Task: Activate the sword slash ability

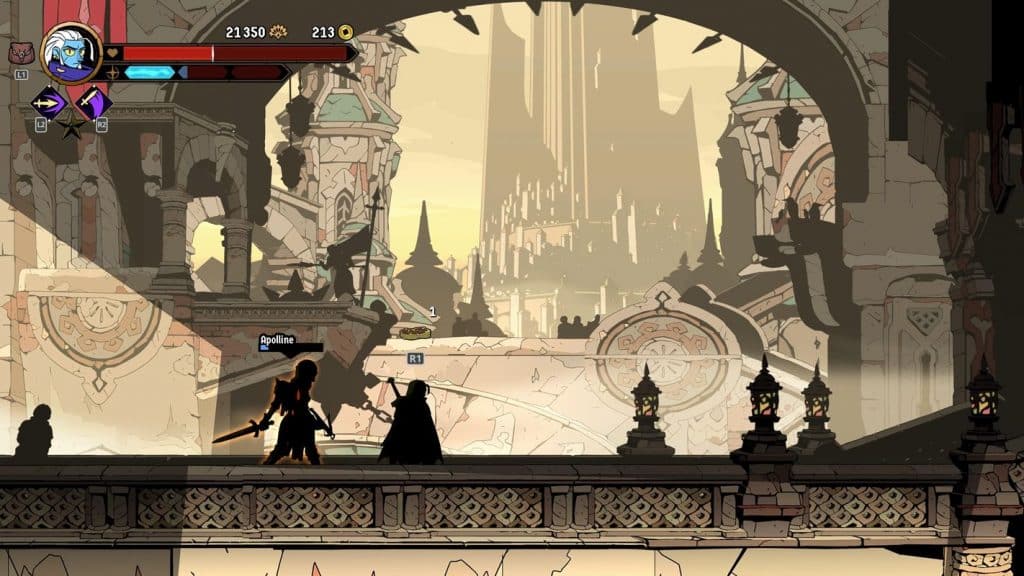Action: [93, 101]
